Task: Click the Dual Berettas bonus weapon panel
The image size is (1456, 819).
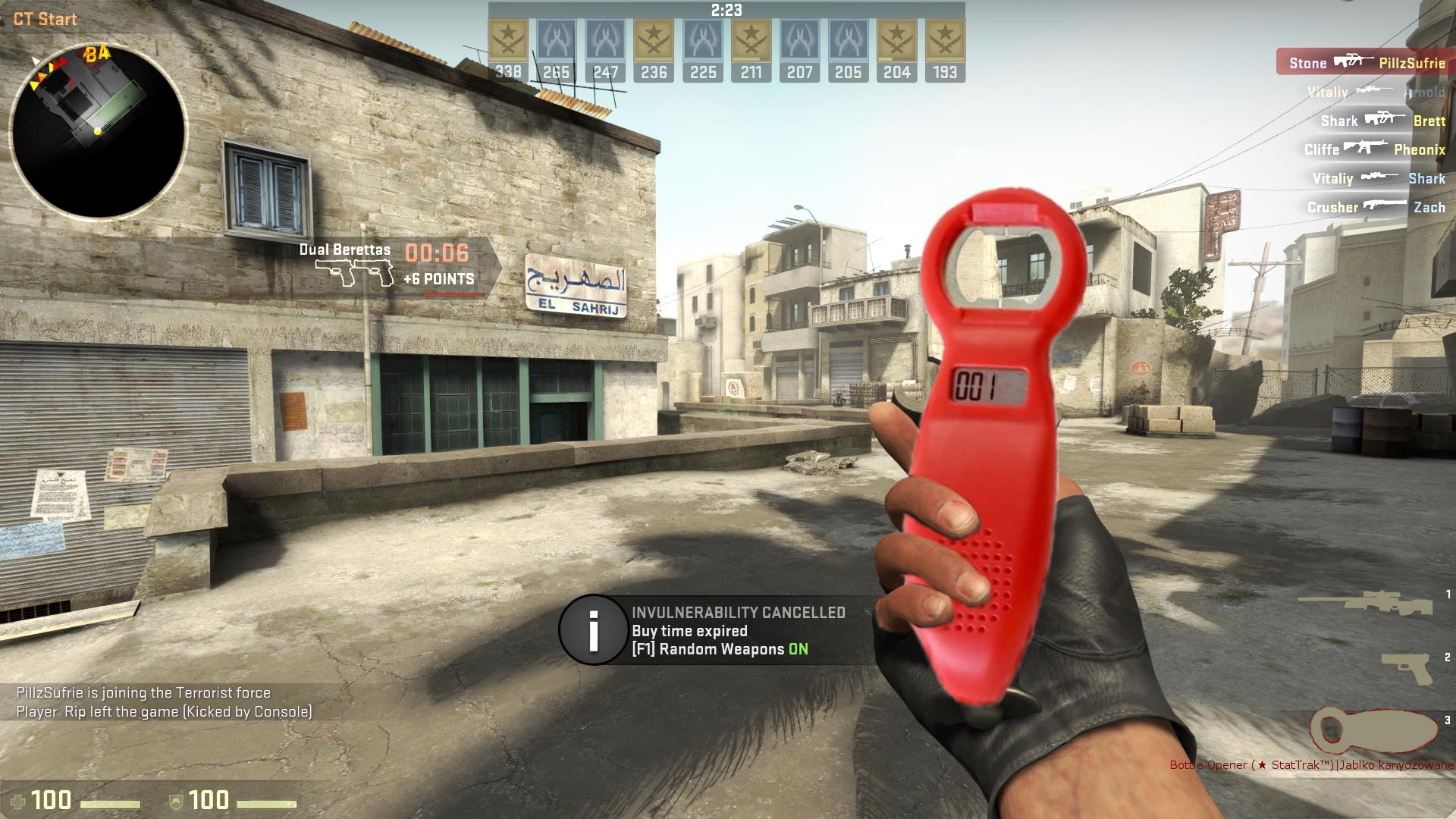Action: (x=398, y=265)
